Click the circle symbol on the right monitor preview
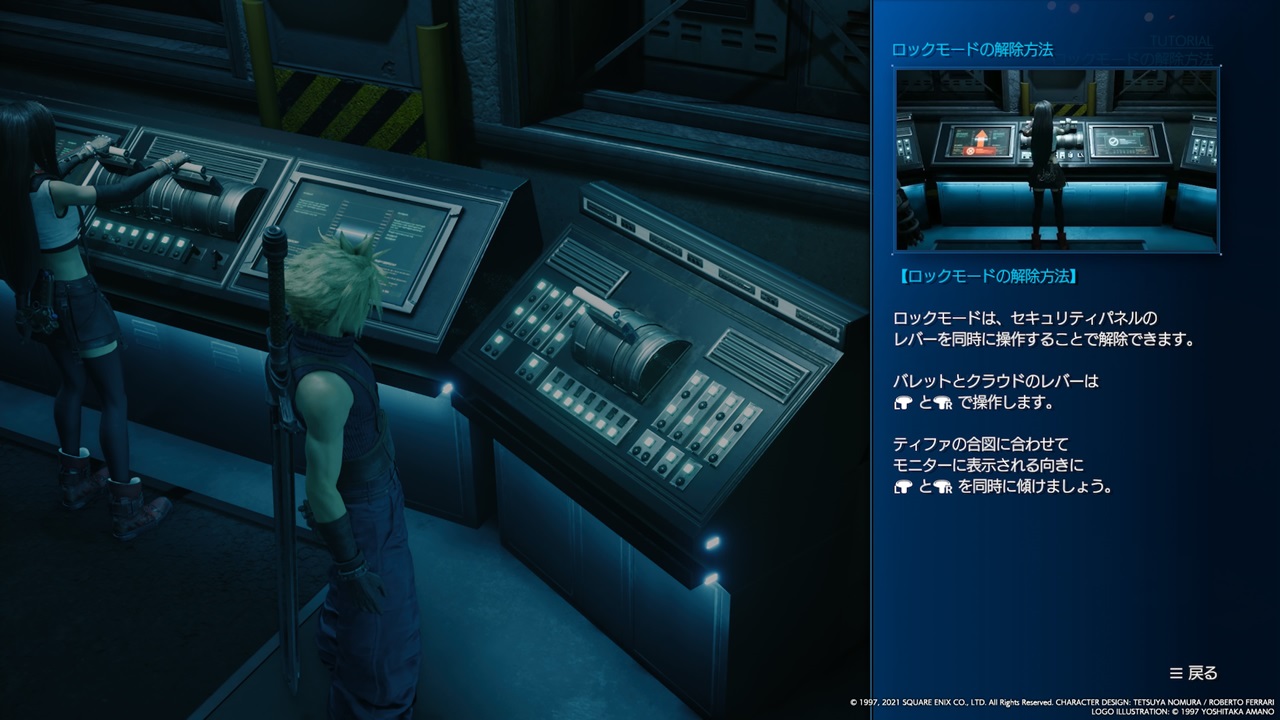The image size is (1280, 720). click(1114, 141)
